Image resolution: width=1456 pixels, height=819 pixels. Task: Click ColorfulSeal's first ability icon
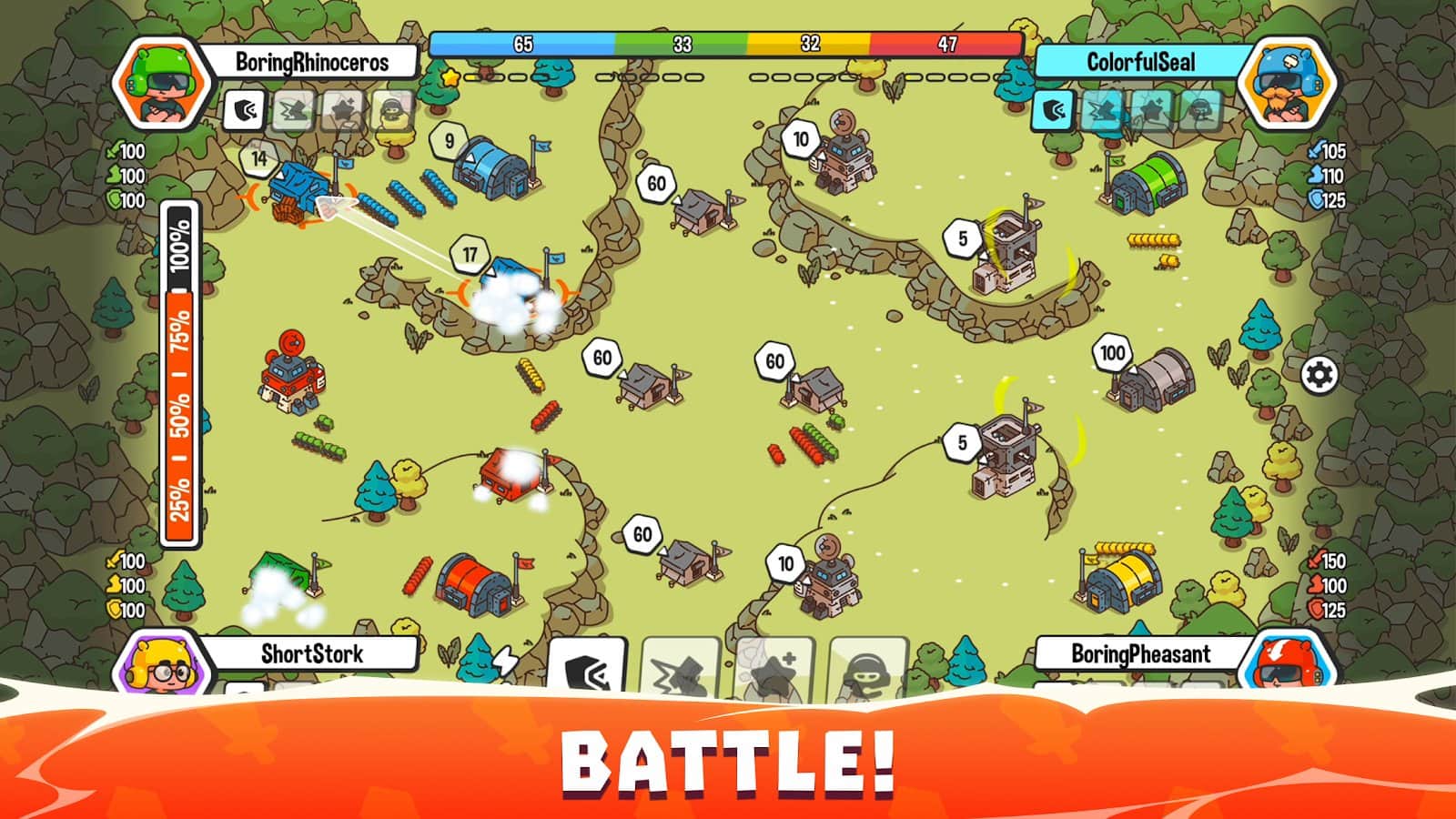[1055, 110]
